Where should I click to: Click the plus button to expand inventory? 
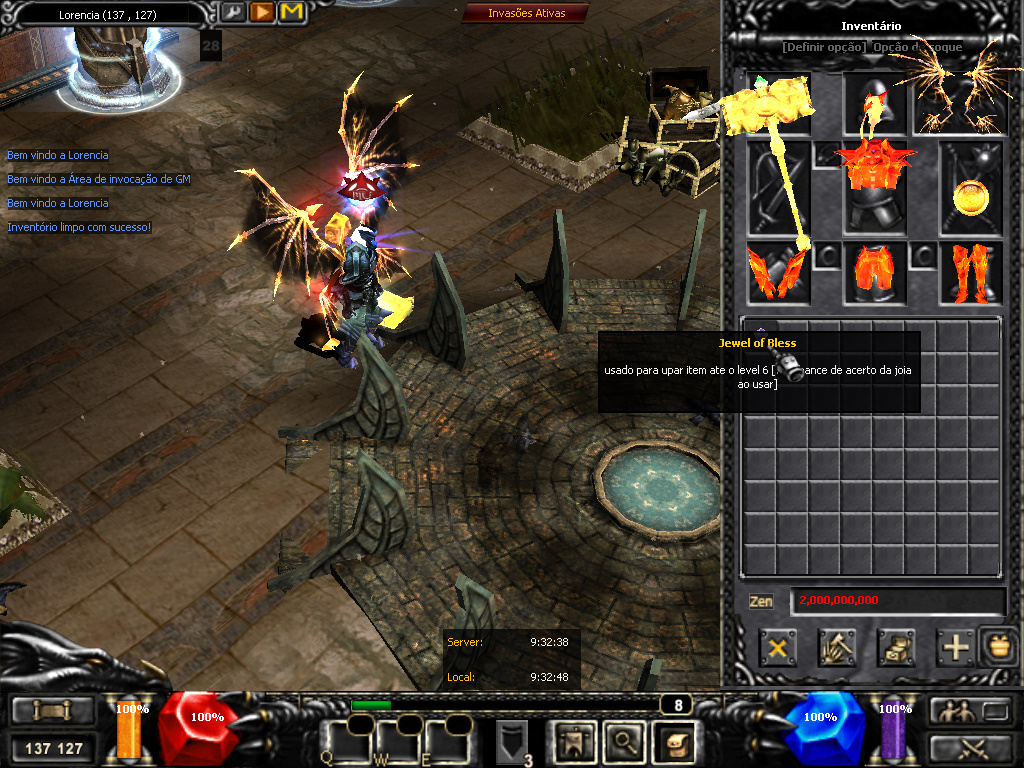pos(955,648)
